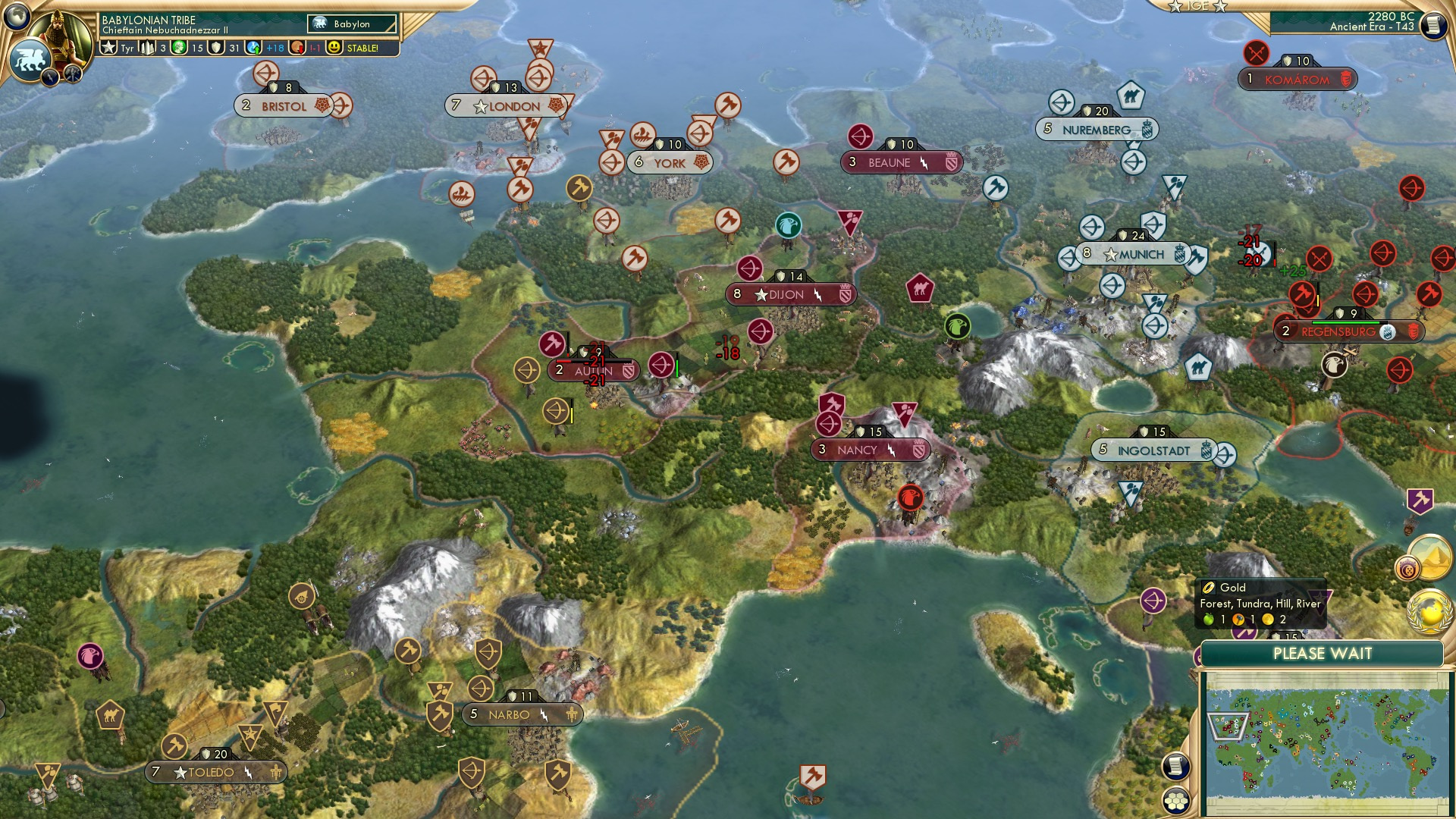Viewport: 1456px width, 819px height.
Task: Open the Babylon player selector dropdown
Action: [x=353, y=24]
